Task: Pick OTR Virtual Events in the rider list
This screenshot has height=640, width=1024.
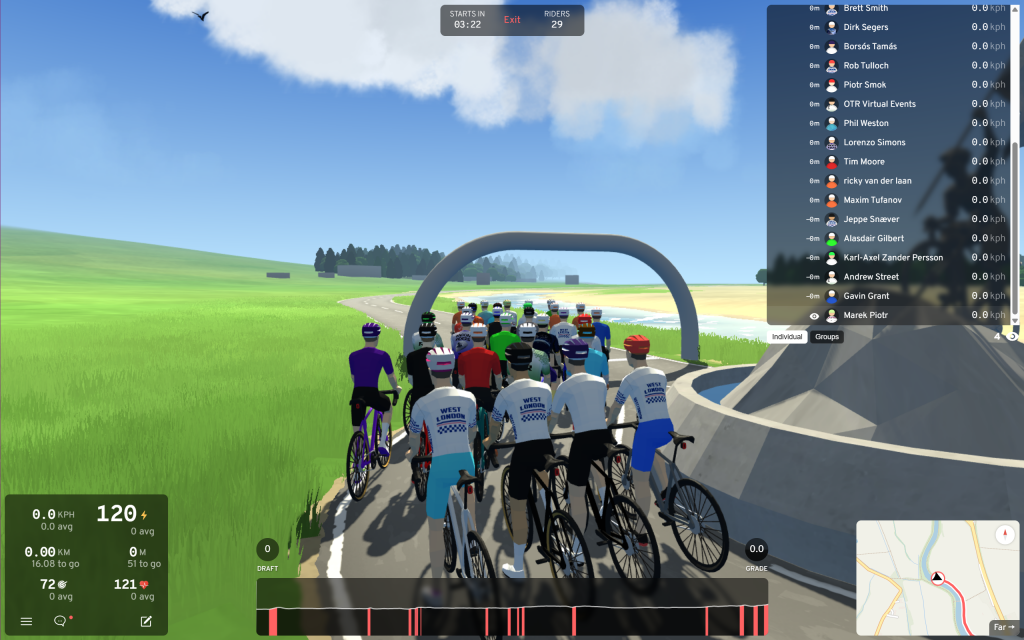Action: (x=879, y=104)
